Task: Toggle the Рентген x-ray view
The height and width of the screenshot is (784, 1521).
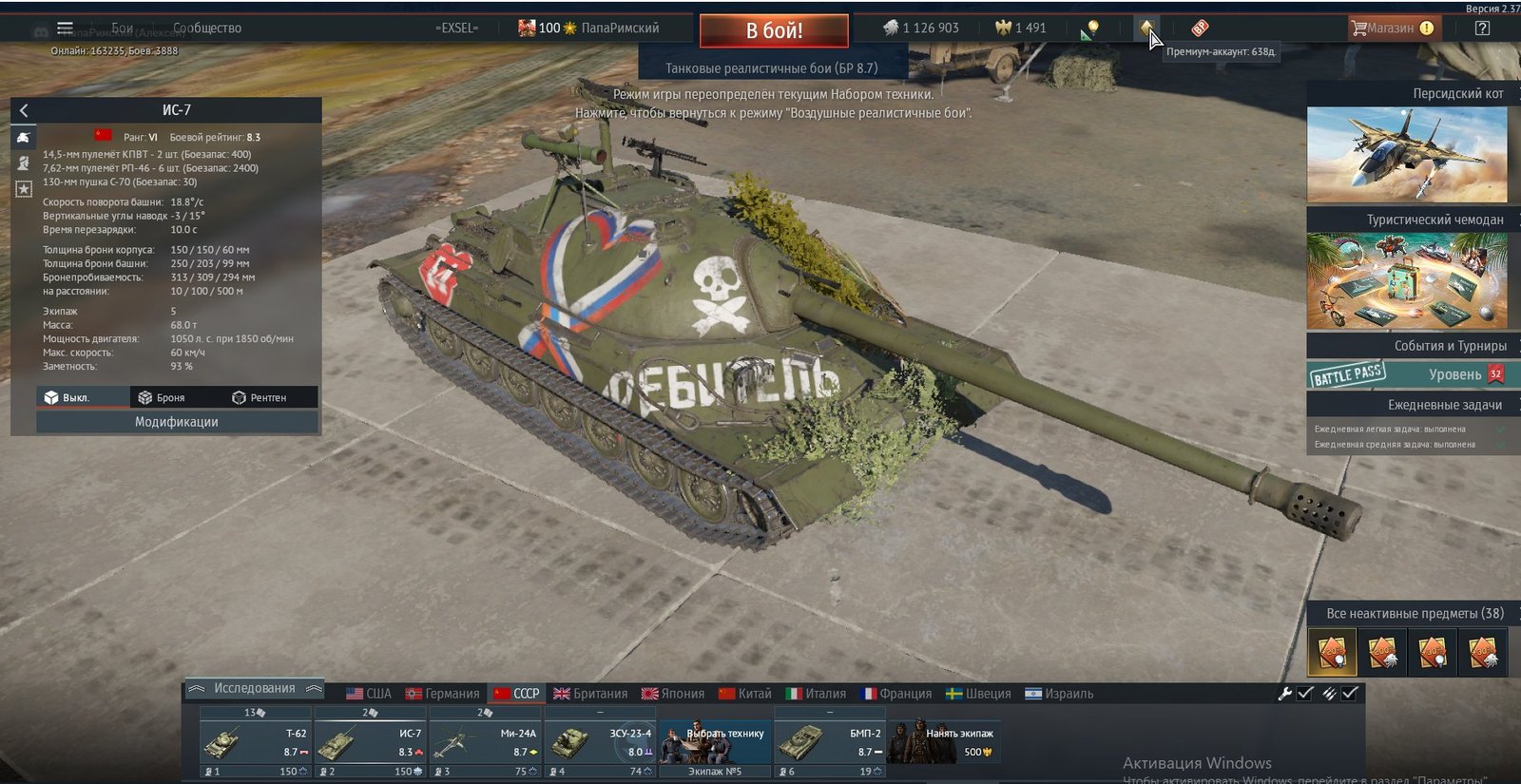Action: pyautogui.click(x=260, y=397)
